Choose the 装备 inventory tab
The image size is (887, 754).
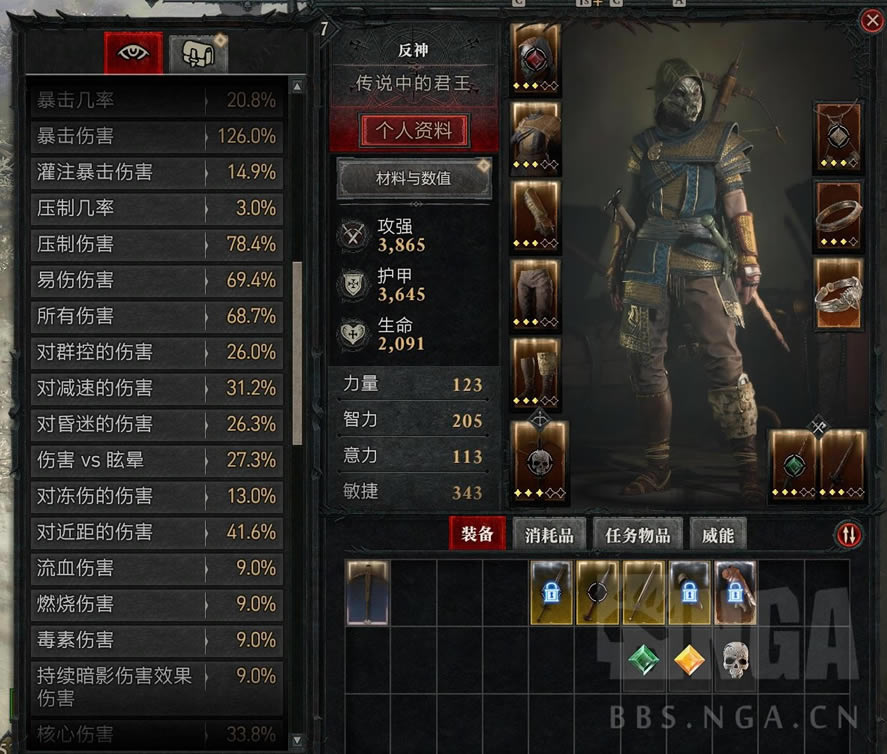tap(478, 534)
